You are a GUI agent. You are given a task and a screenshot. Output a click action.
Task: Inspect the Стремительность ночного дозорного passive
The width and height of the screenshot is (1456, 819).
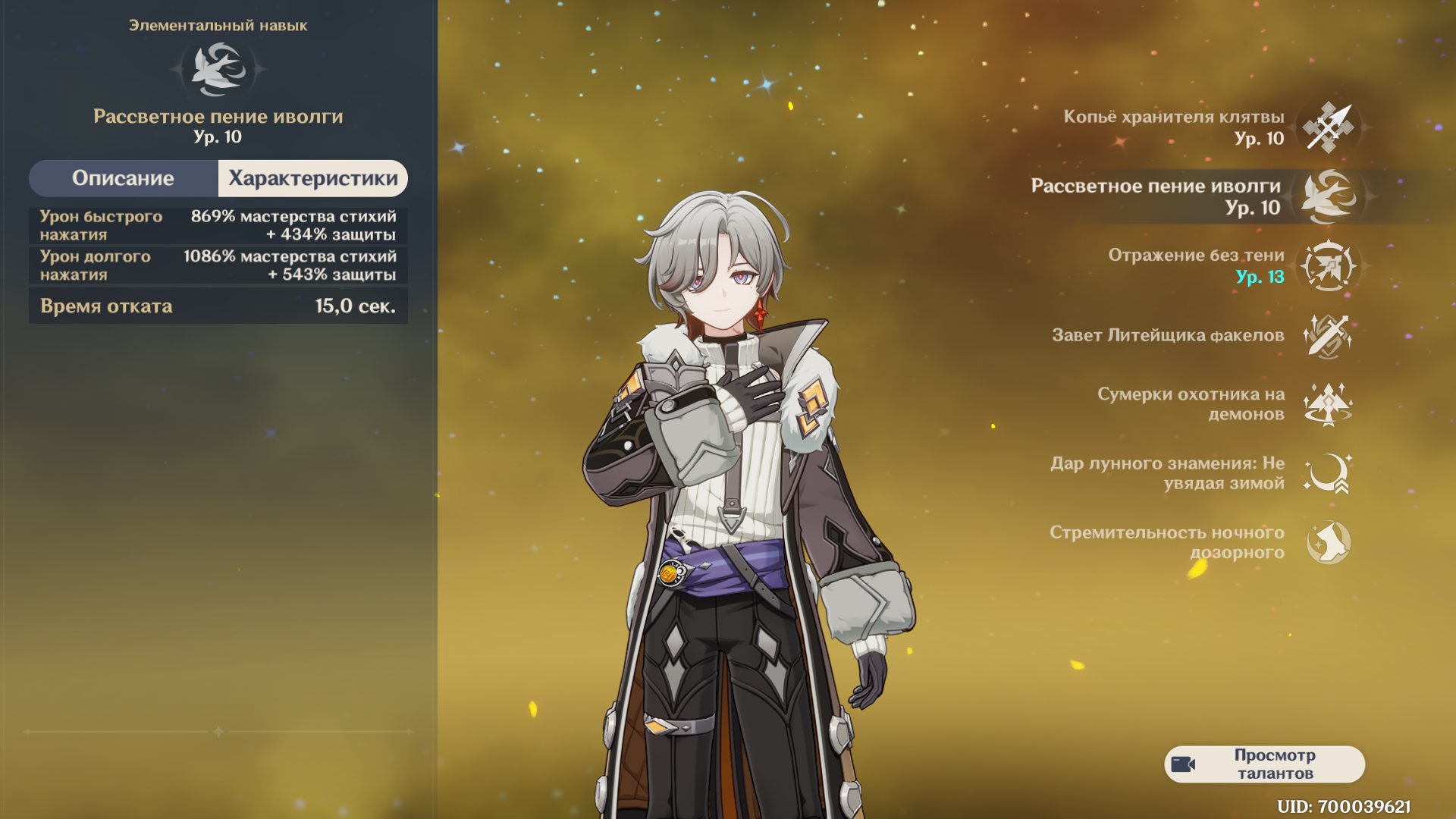pos(1328,542)
